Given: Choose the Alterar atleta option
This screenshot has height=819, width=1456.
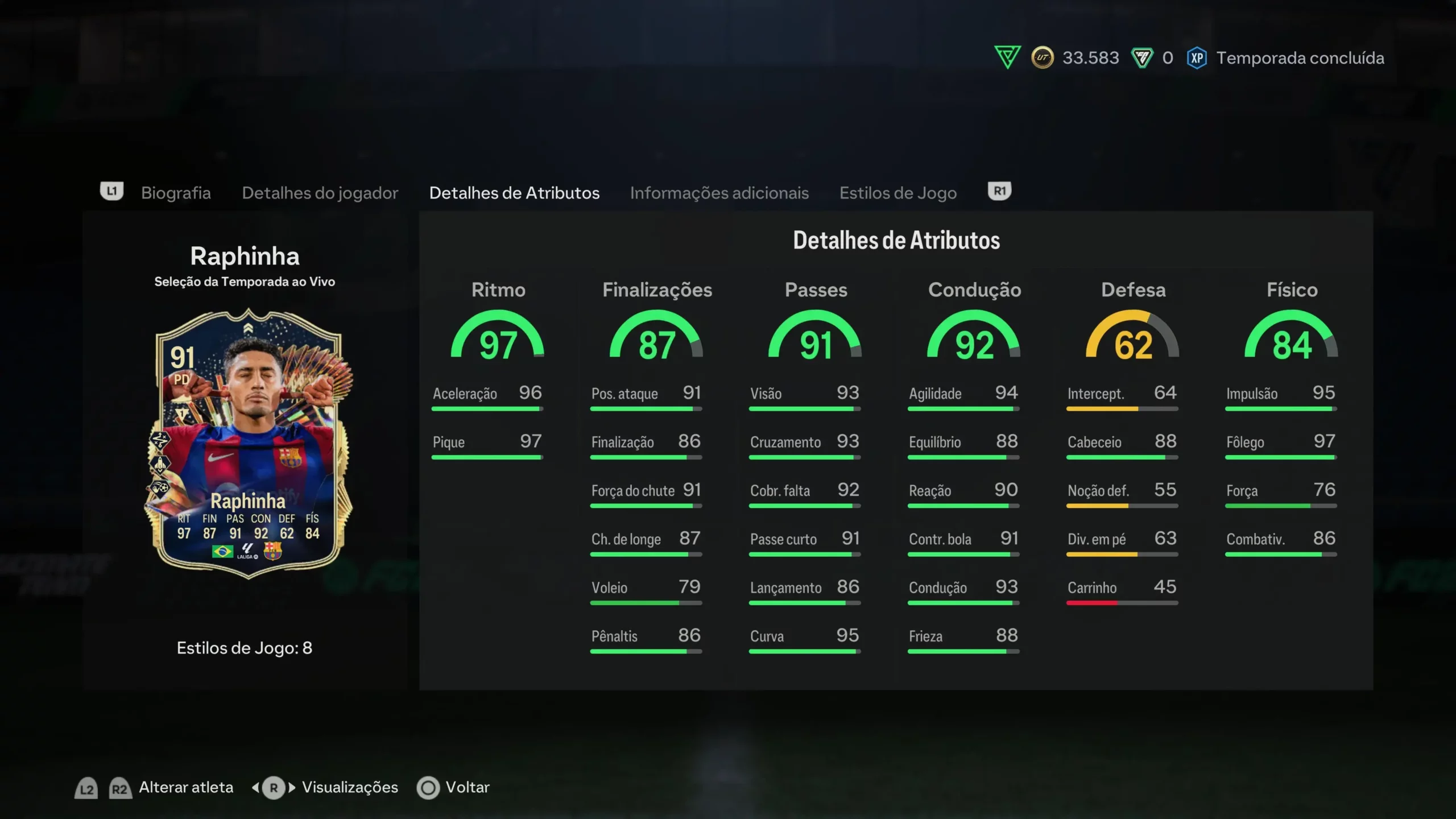Looking at the screenshot, I should 185,787.
